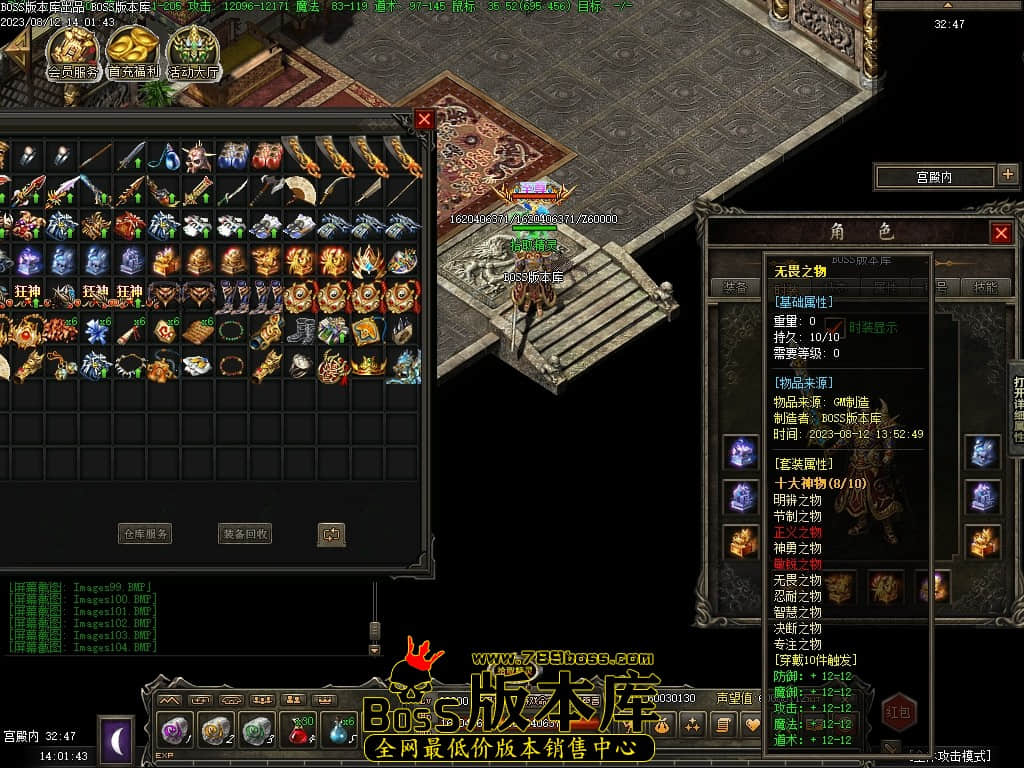This screenshot has width=1024, height=768.
Task: Select the pair of boots in bag
Action: [300, 330]
